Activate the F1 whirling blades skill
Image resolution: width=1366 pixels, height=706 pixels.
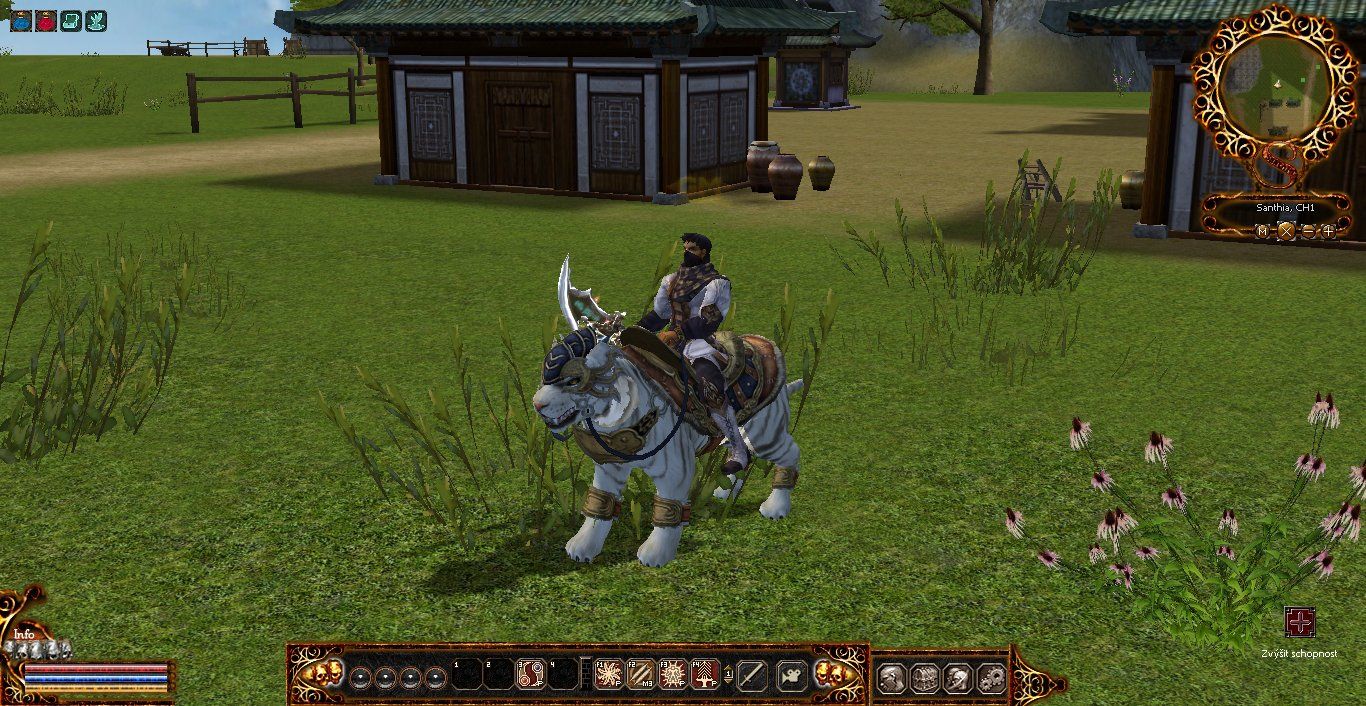[609, 674]
